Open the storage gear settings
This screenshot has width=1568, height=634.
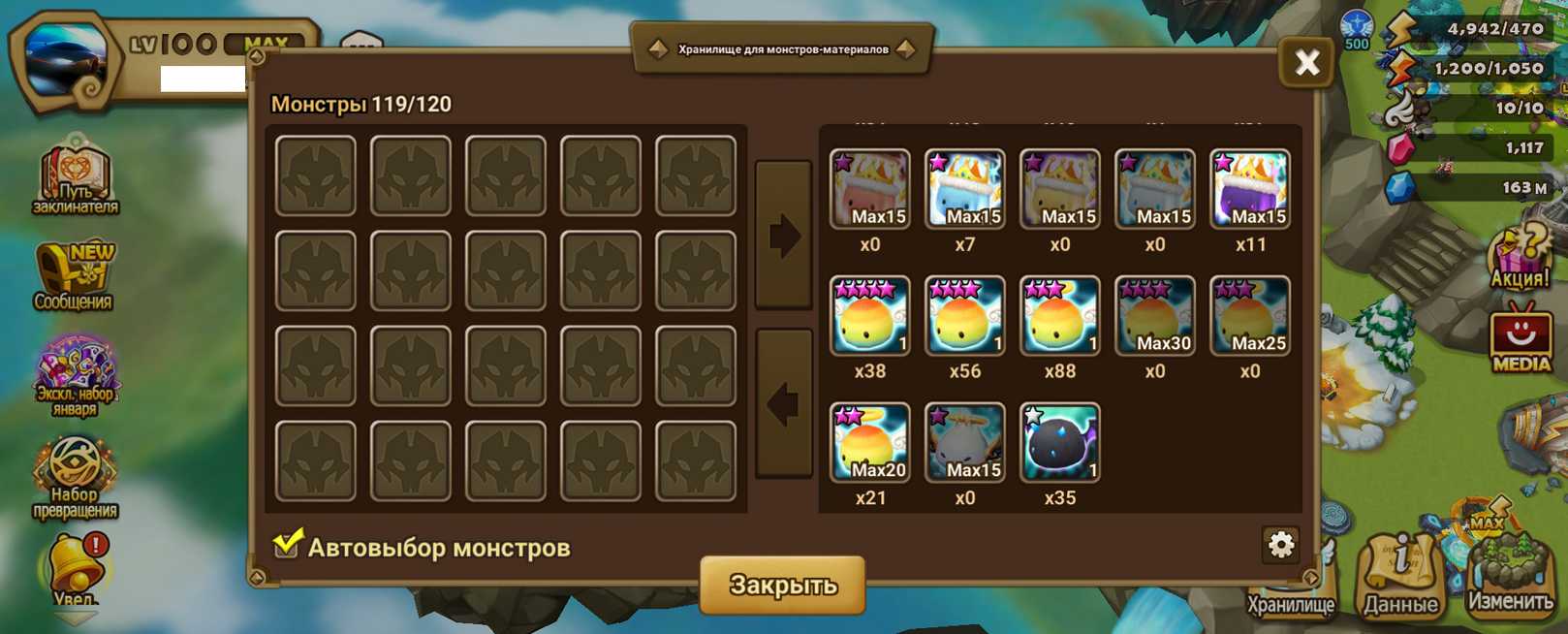(x=1280, y=545)
